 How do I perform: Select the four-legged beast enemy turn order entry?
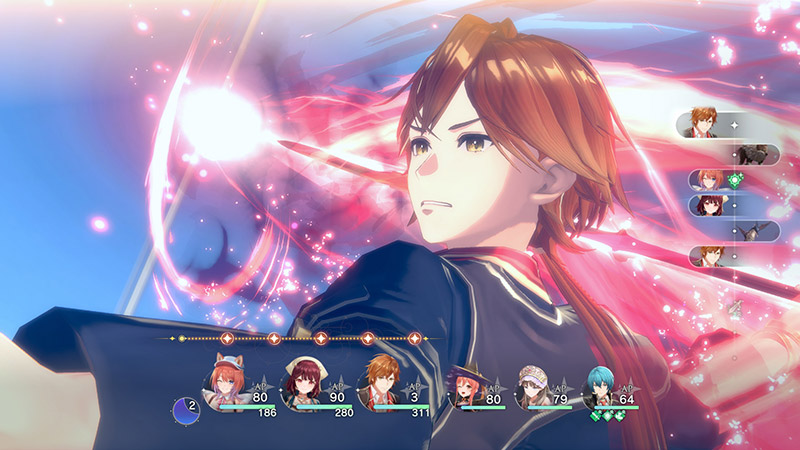point(754,153)
